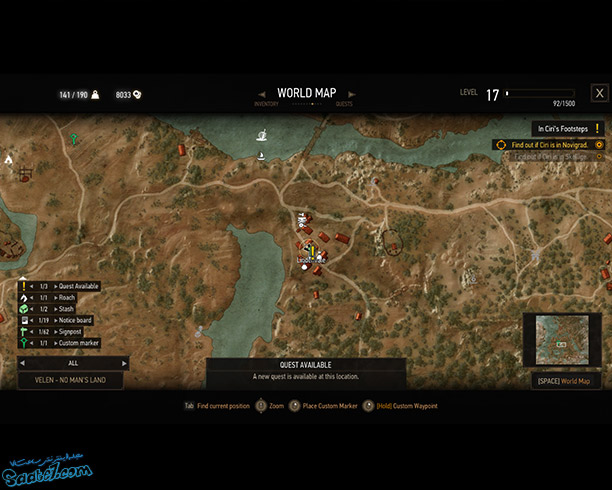This screenshot has width=612, height=490.
Task: Select the In Ciri's Footsteps quest tracker
Action: pos(568,129)
